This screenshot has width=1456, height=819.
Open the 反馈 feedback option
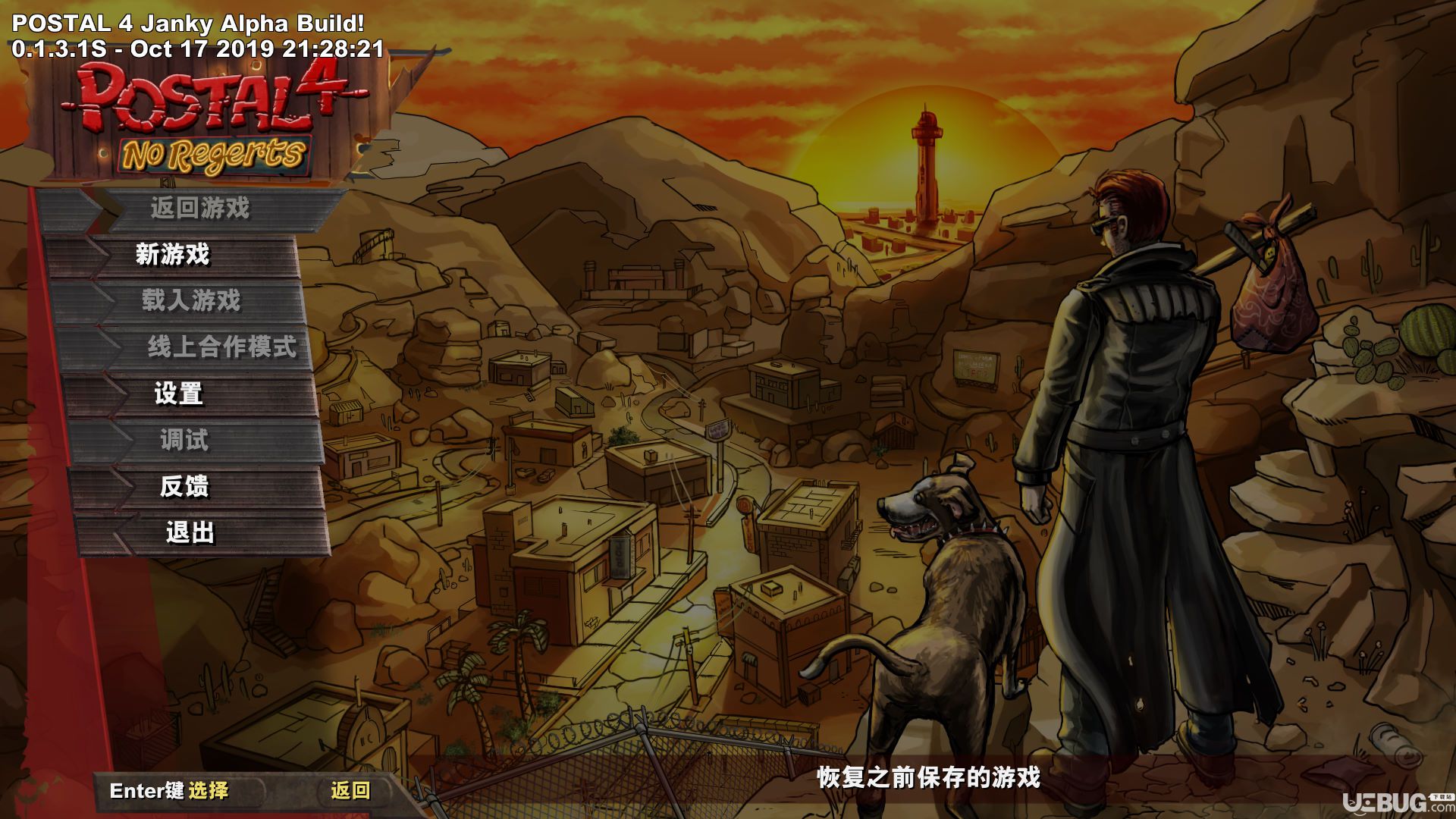[x=184, y=486]
